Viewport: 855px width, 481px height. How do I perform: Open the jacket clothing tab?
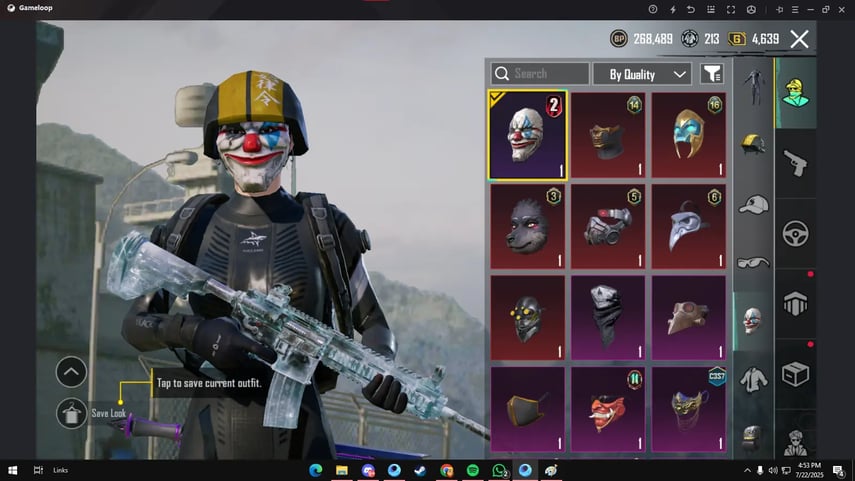[x=750, y=379]
